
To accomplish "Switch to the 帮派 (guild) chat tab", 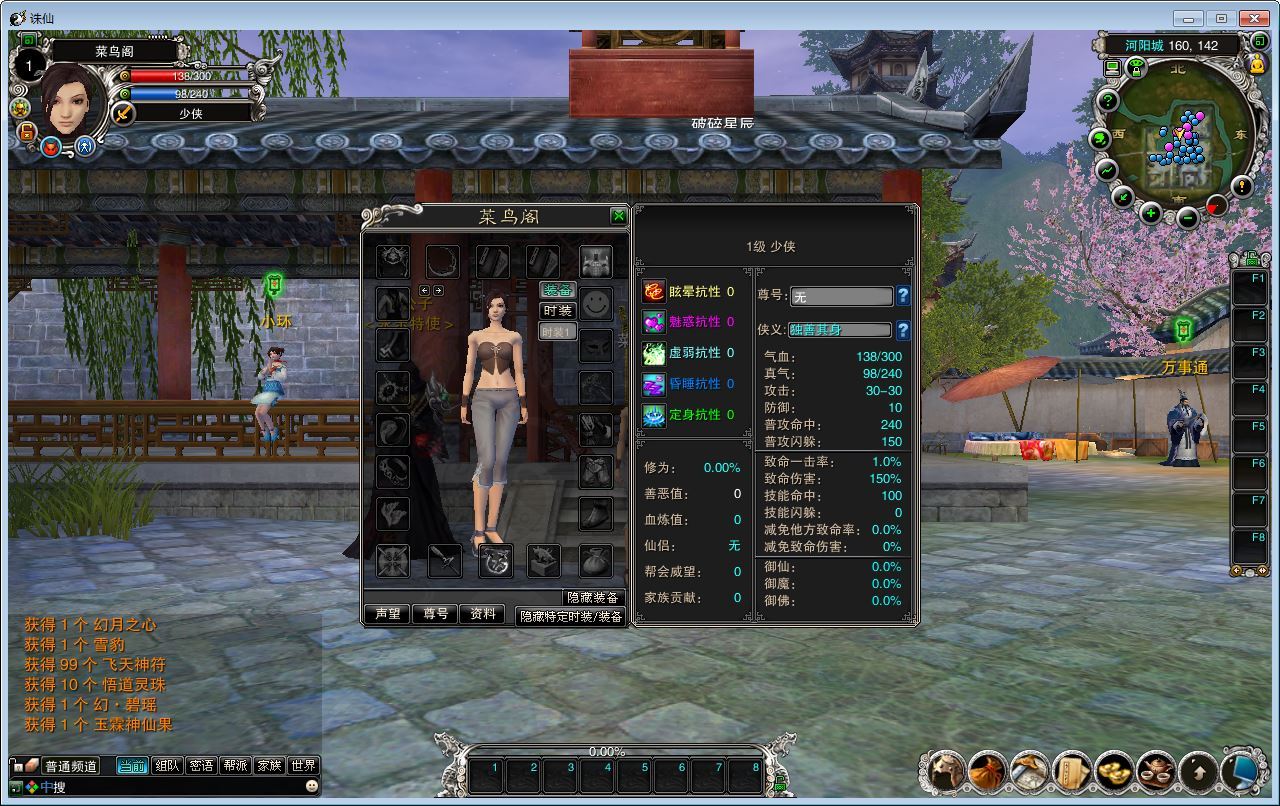I will 235,766.
